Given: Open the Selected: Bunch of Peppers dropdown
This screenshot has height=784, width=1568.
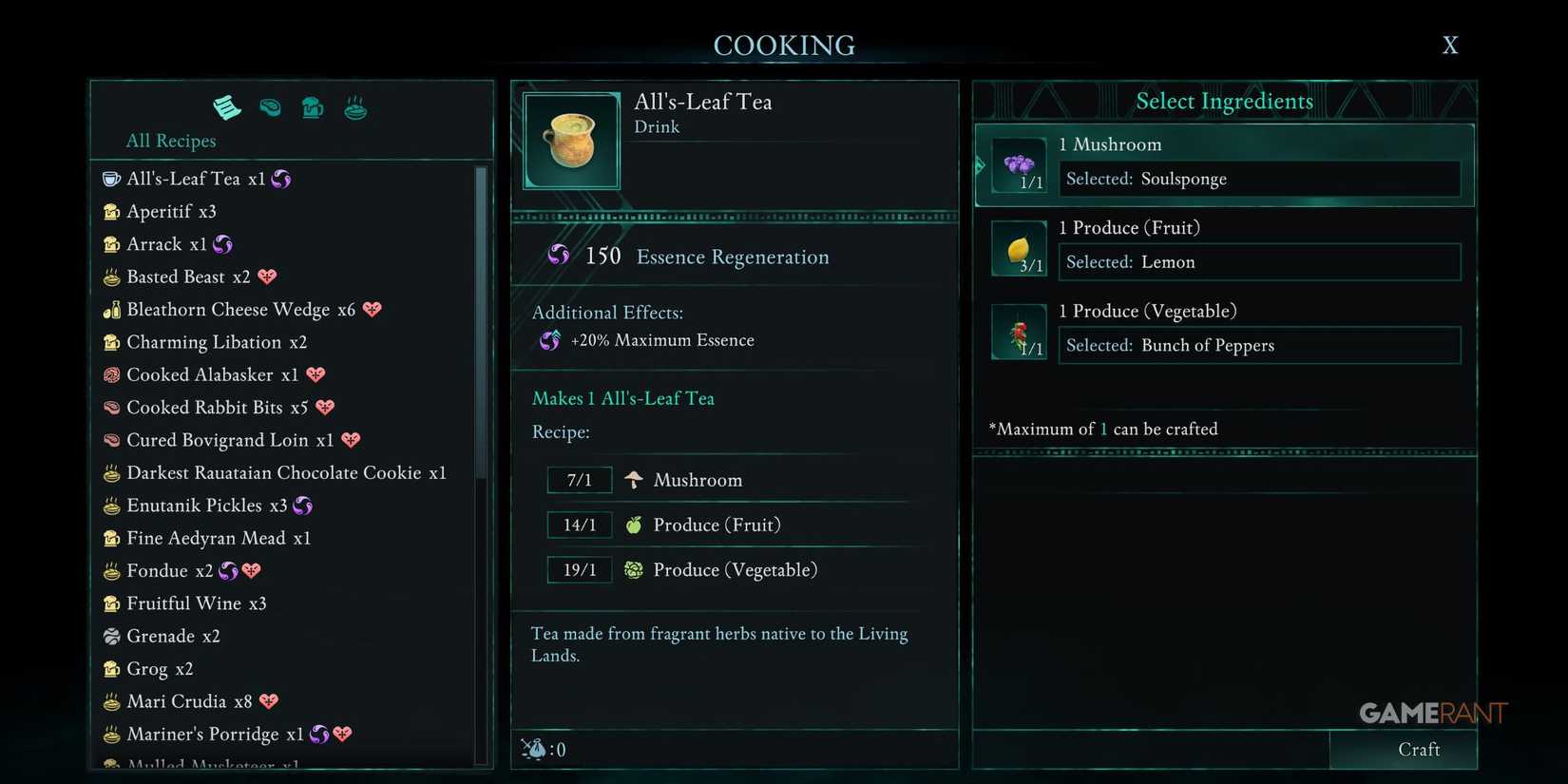Looking at the screenshot, I should click(1258, 345).
